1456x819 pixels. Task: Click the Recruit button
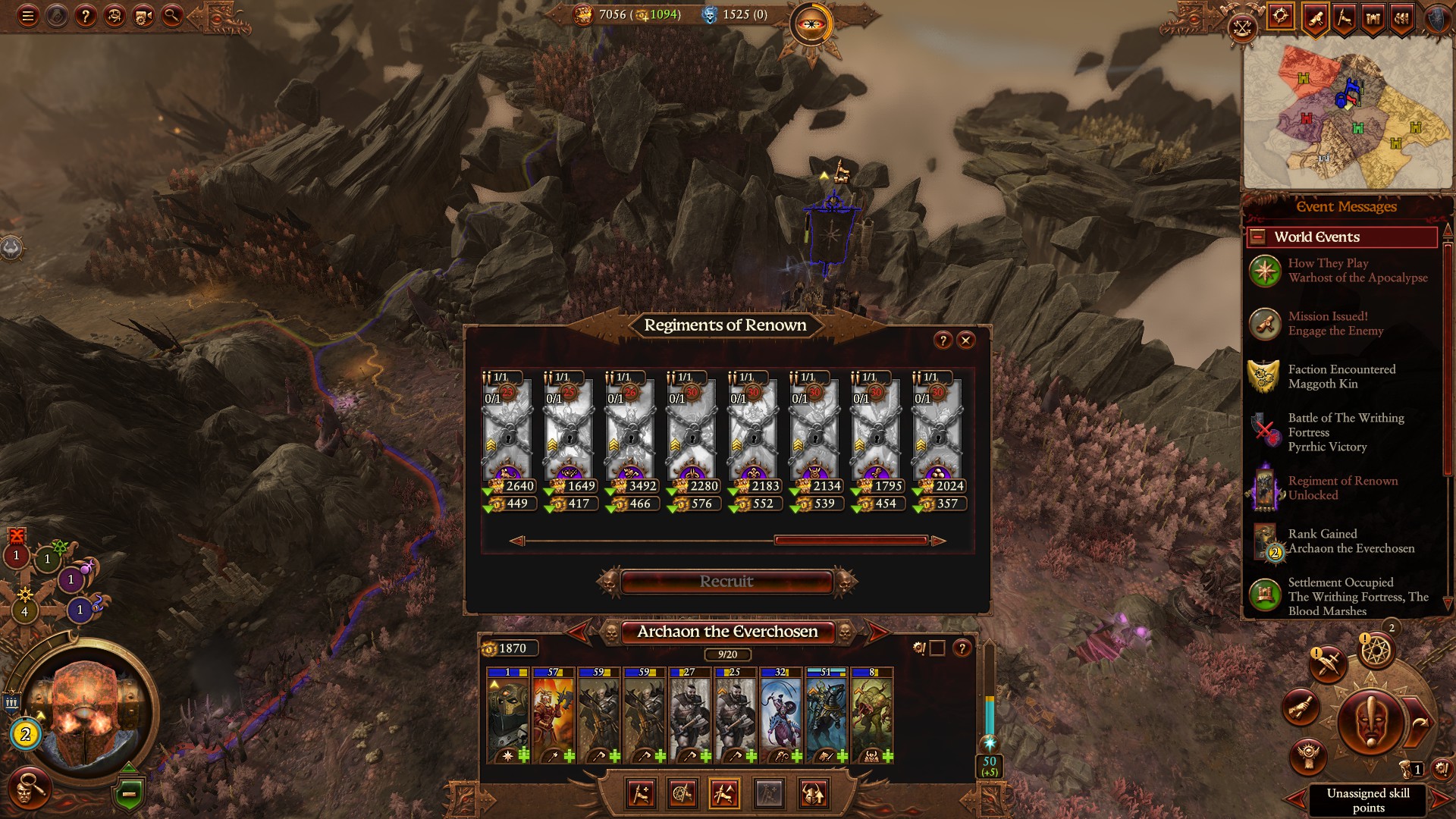pyautogui.click(x=726, y=582)
